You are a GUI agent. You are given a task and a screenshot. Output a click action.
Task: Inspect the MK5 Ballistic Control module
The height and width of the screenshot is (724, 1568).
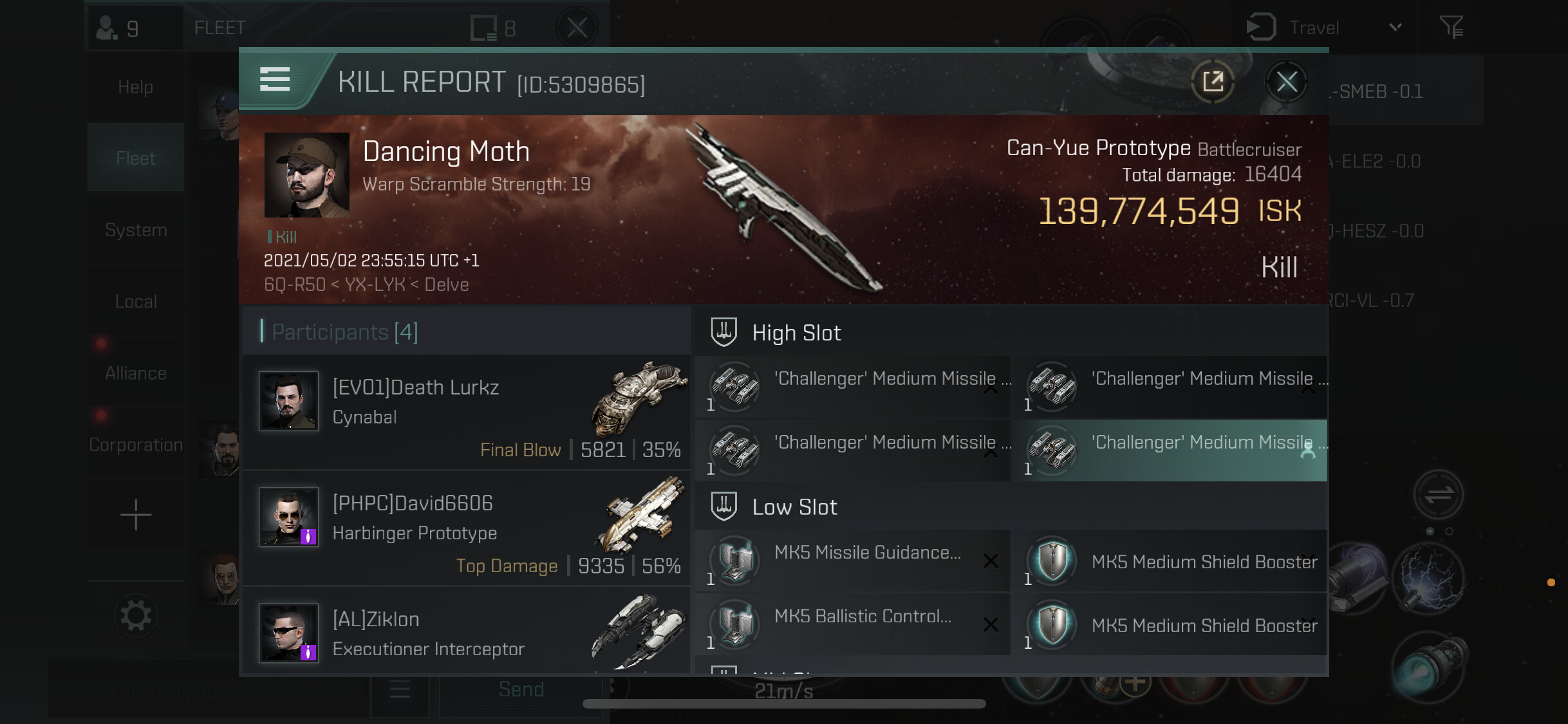(852, 624)
